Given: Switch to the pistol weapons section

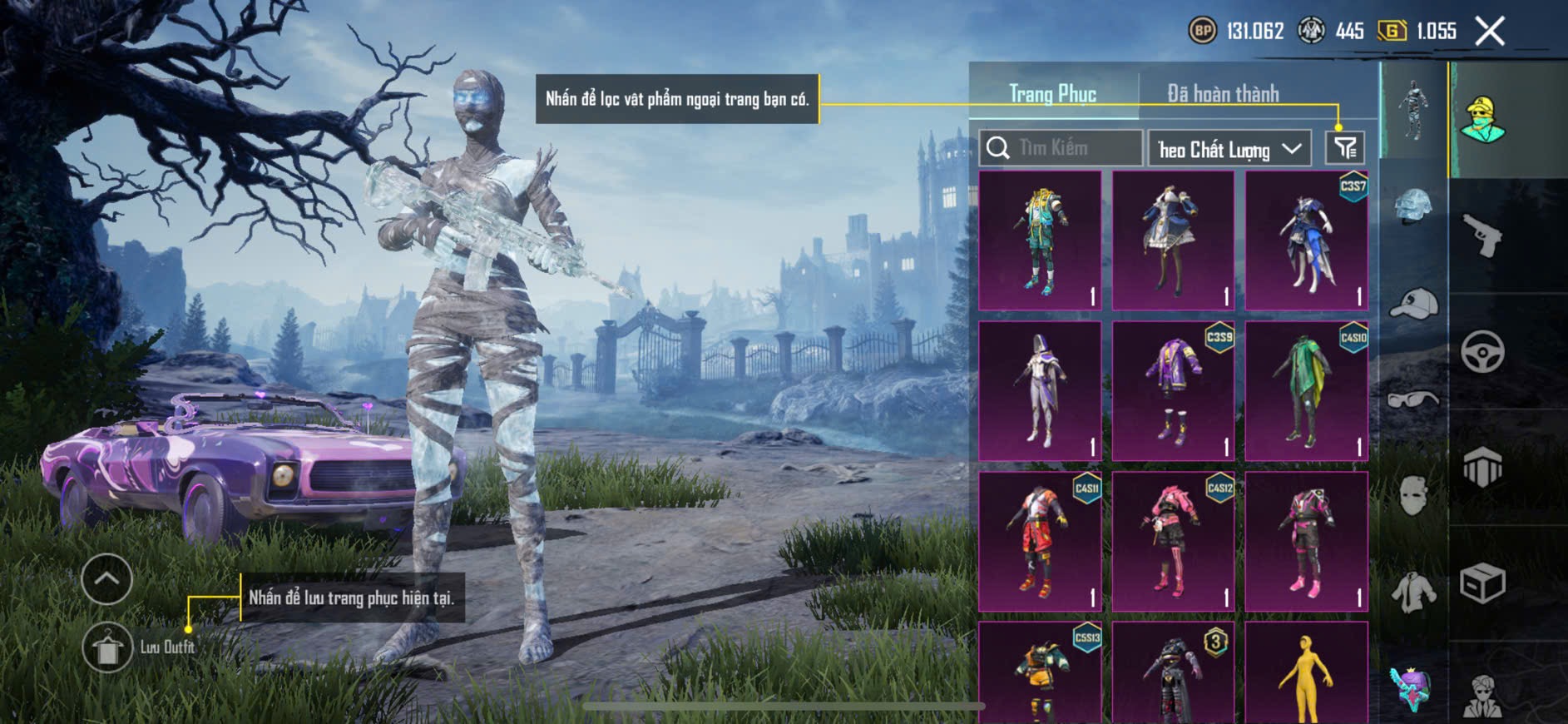Looking at the screenshot, I should pos(1482,236).
